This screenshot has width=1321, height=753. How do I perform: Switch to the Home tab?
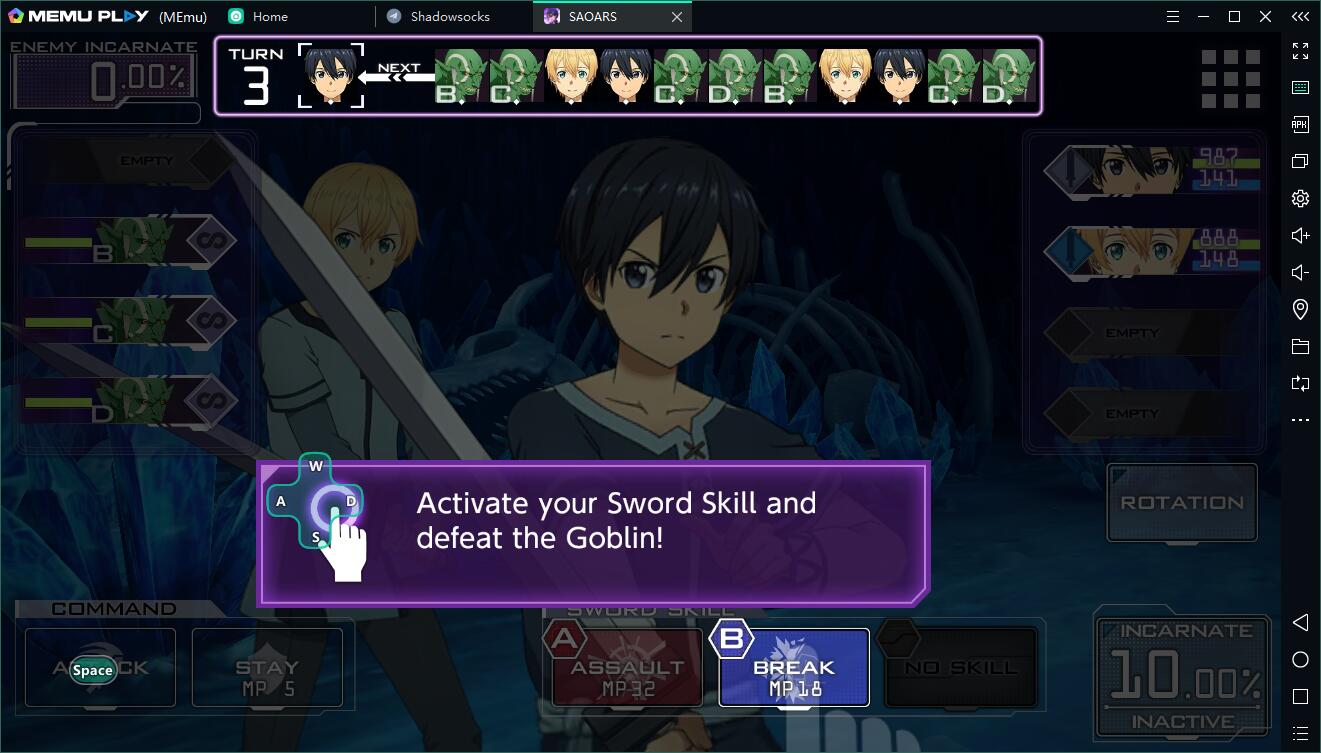pos(270,16)
